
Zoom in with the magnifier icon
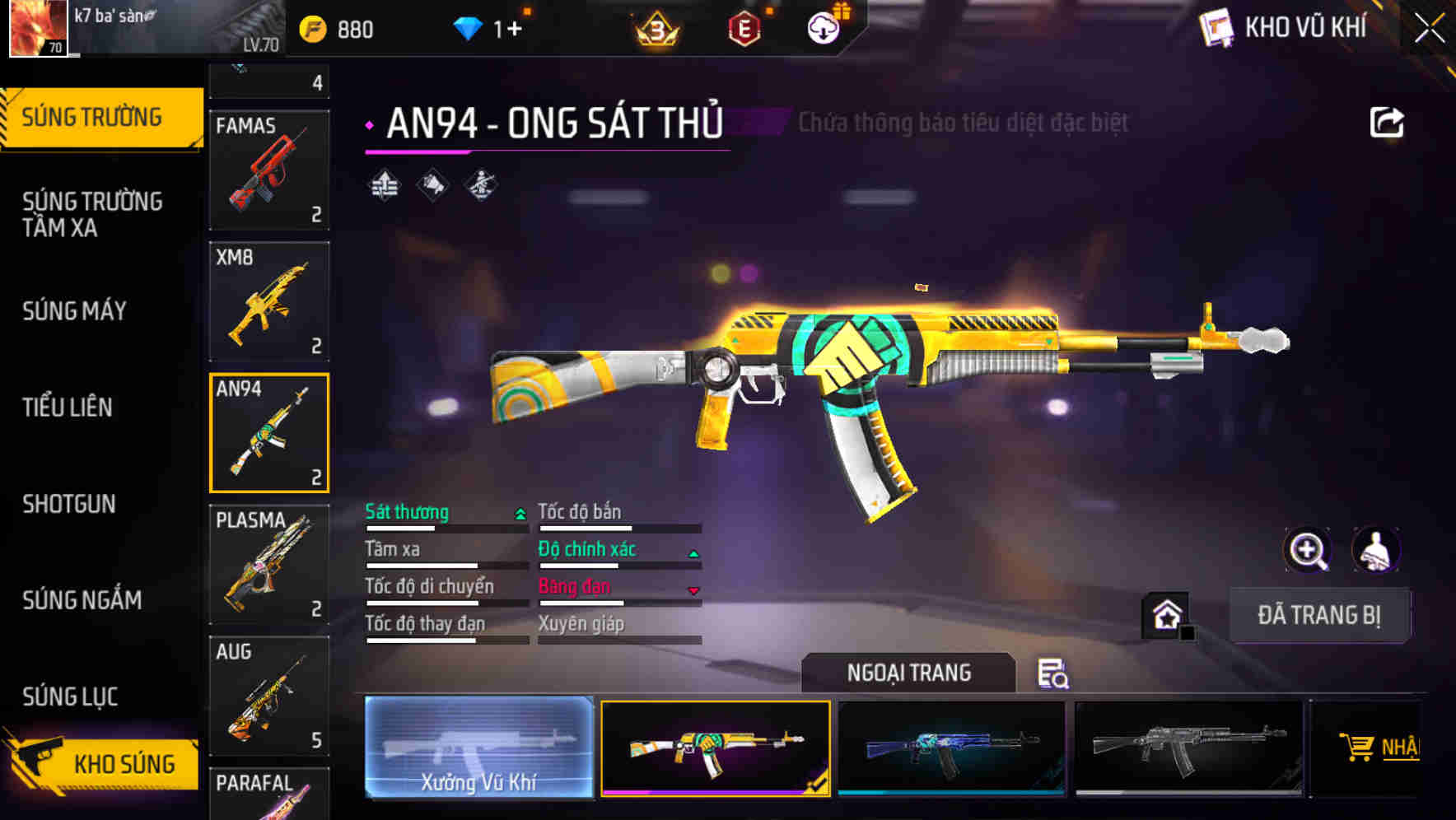click(x=1307, y=550)
